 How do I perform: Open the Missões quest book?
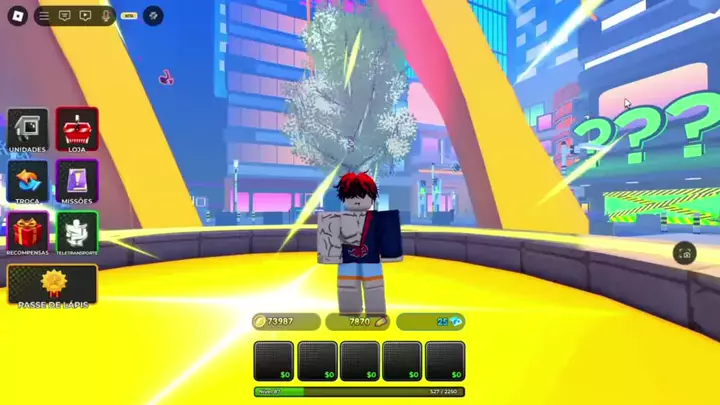77,182
